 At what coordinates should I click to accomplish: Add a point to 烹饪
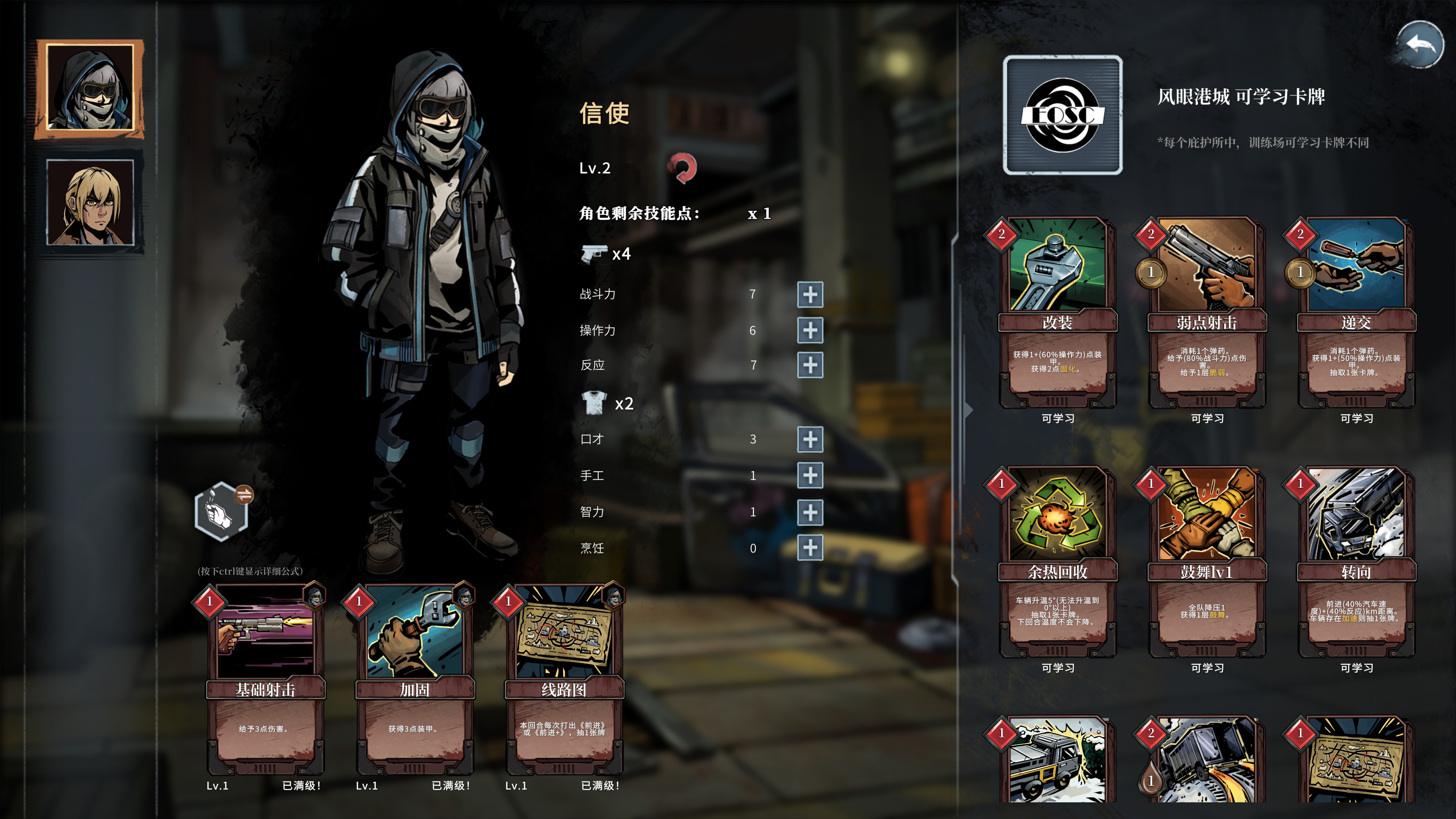pos(810,548)
